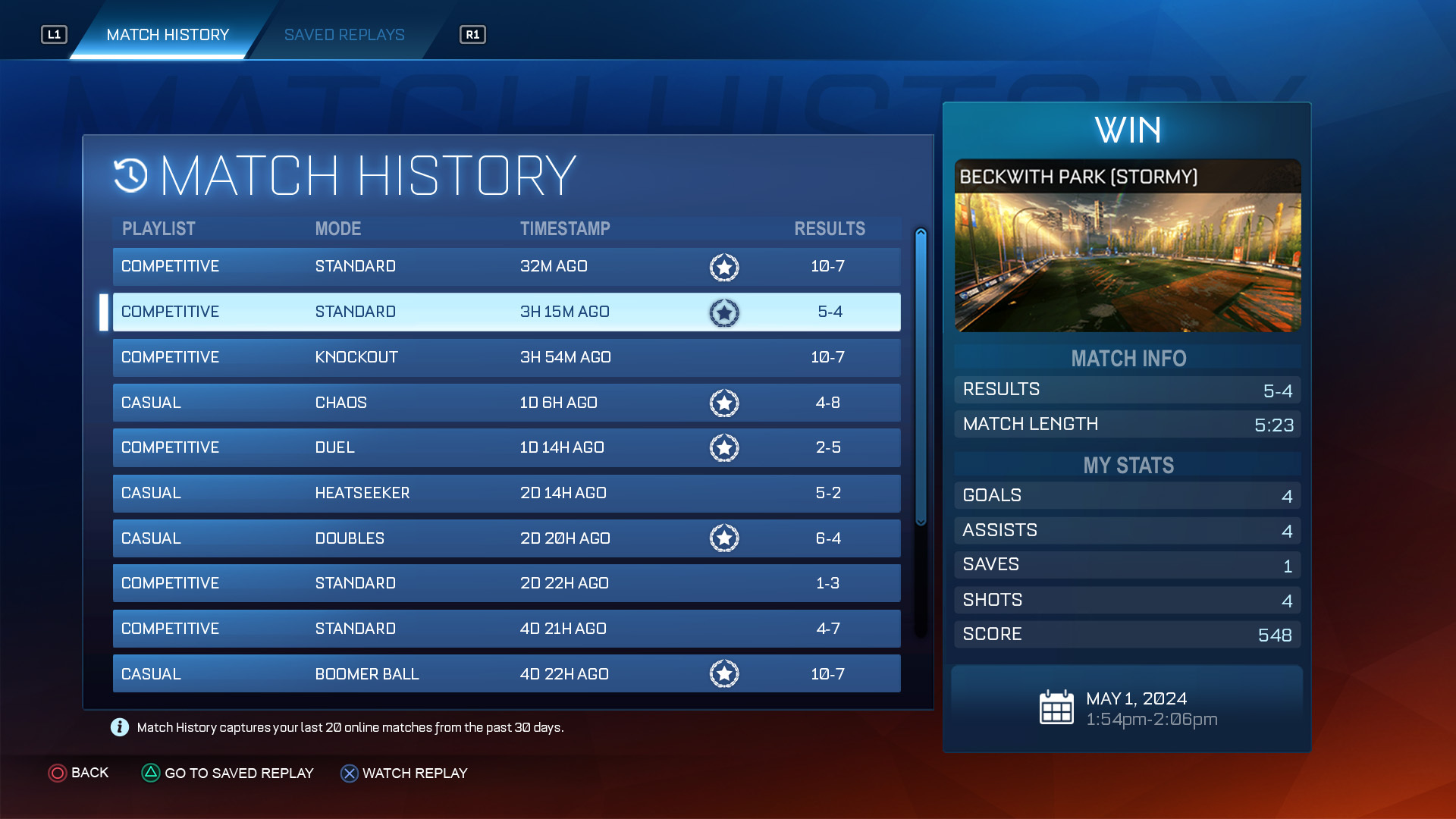Click the triangle icon beside GO TO SAVED REPLAY
Image resolution: width=1456 pixels, height=819 pixels.
coord(150,773)
